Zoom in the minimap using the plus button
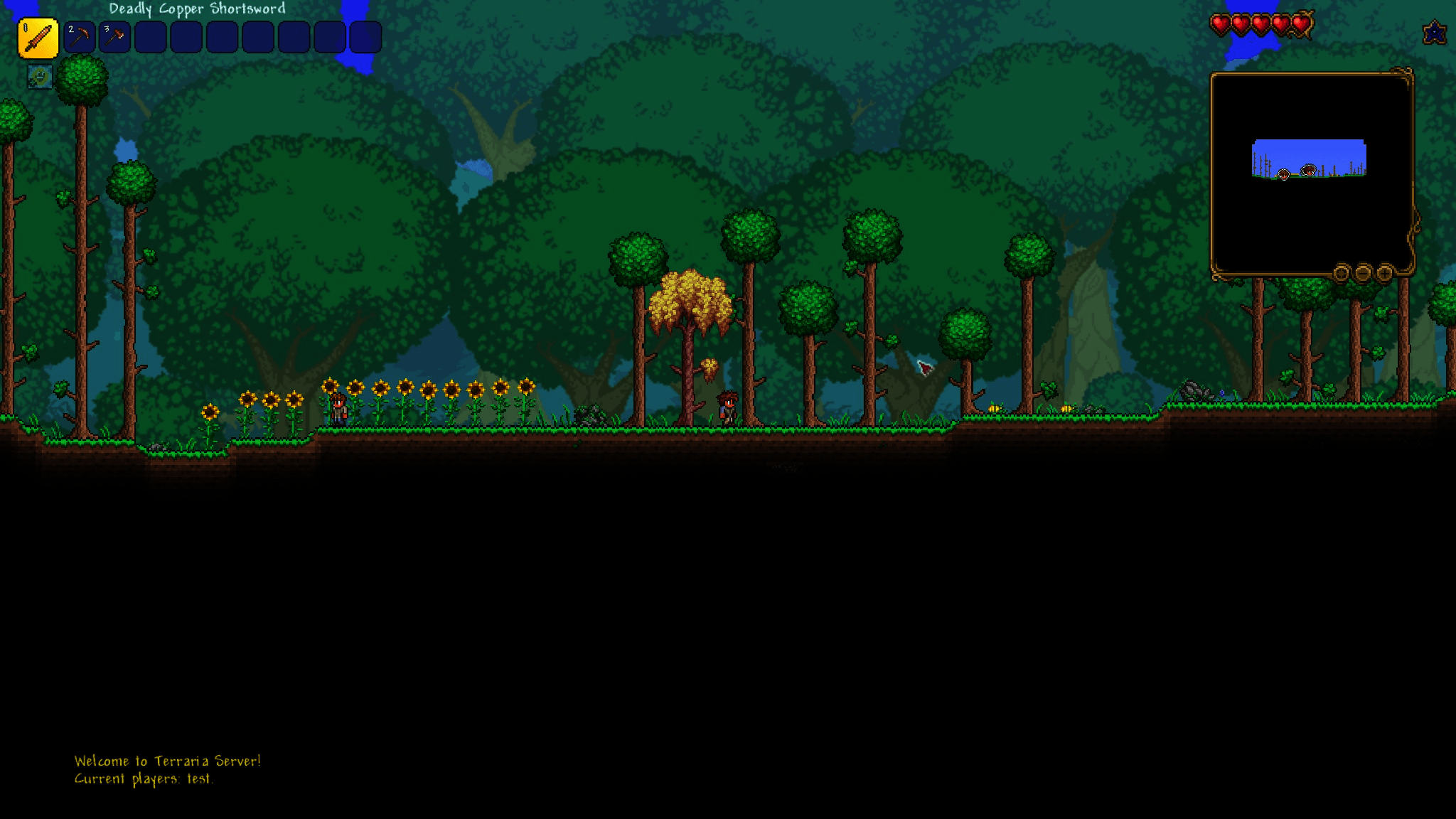This screenshot has width=1456, height=819. [1384, 274]
